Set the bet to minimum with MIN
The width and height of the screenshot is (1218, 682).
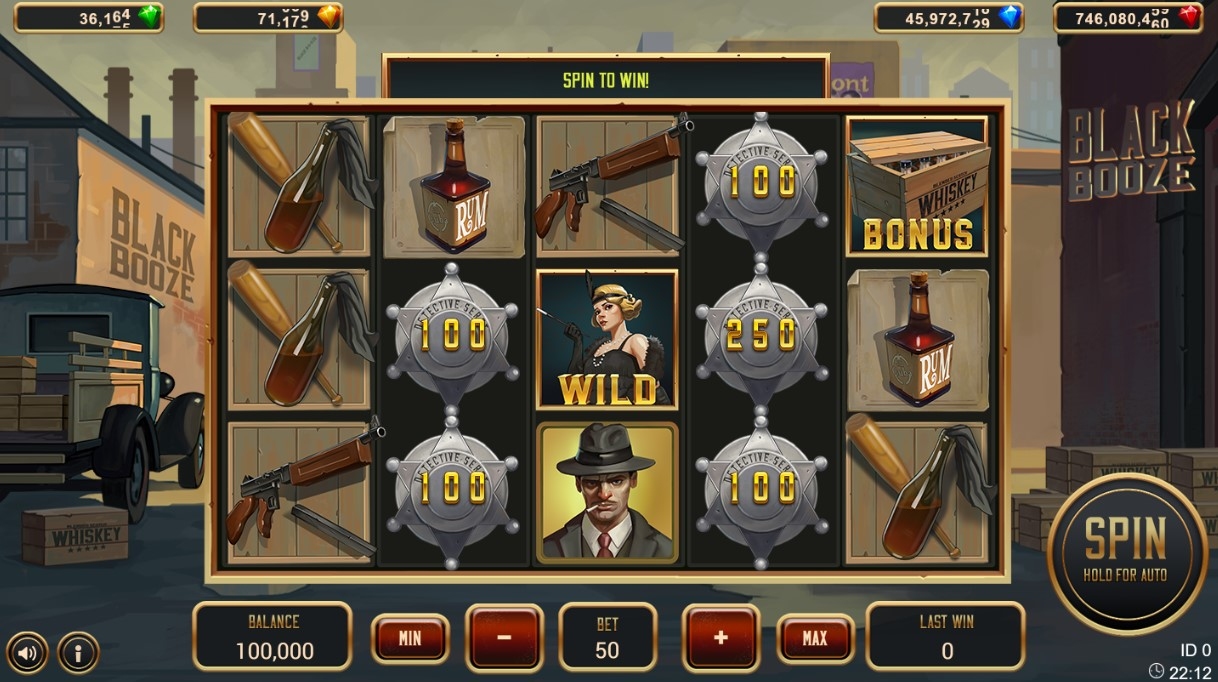(x=410, y=638)
